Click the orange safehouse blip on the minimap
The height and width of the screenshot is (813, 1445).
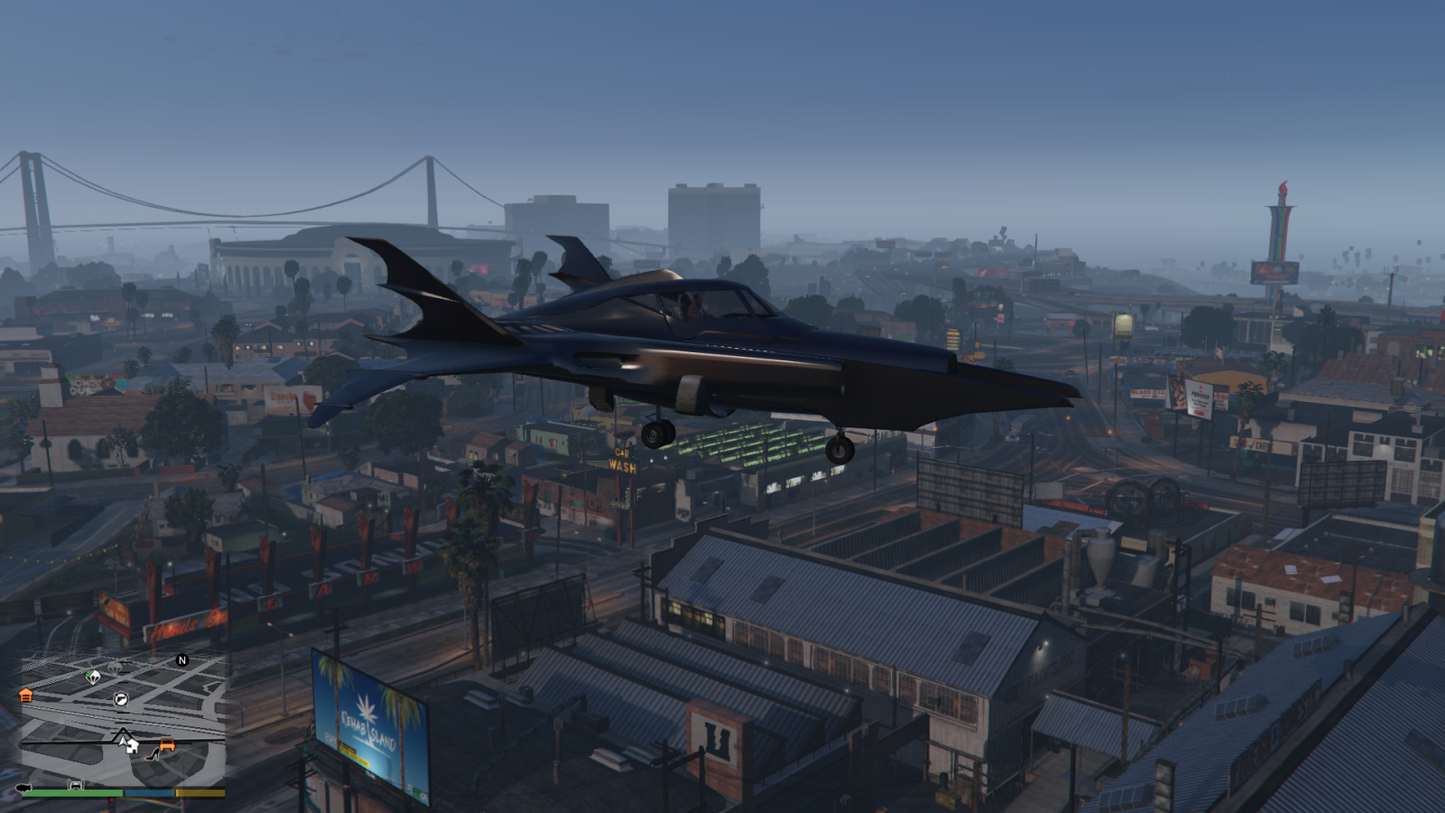pos(26,696)
